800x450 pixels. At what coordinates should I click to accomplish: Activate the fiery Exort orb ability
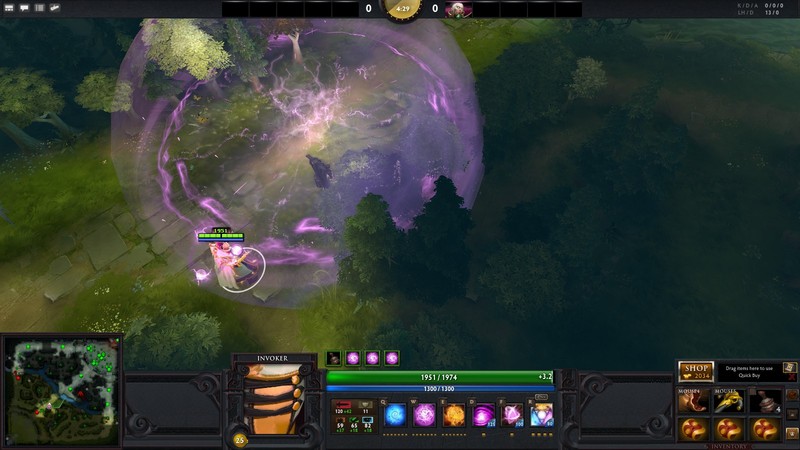[454, 414]
